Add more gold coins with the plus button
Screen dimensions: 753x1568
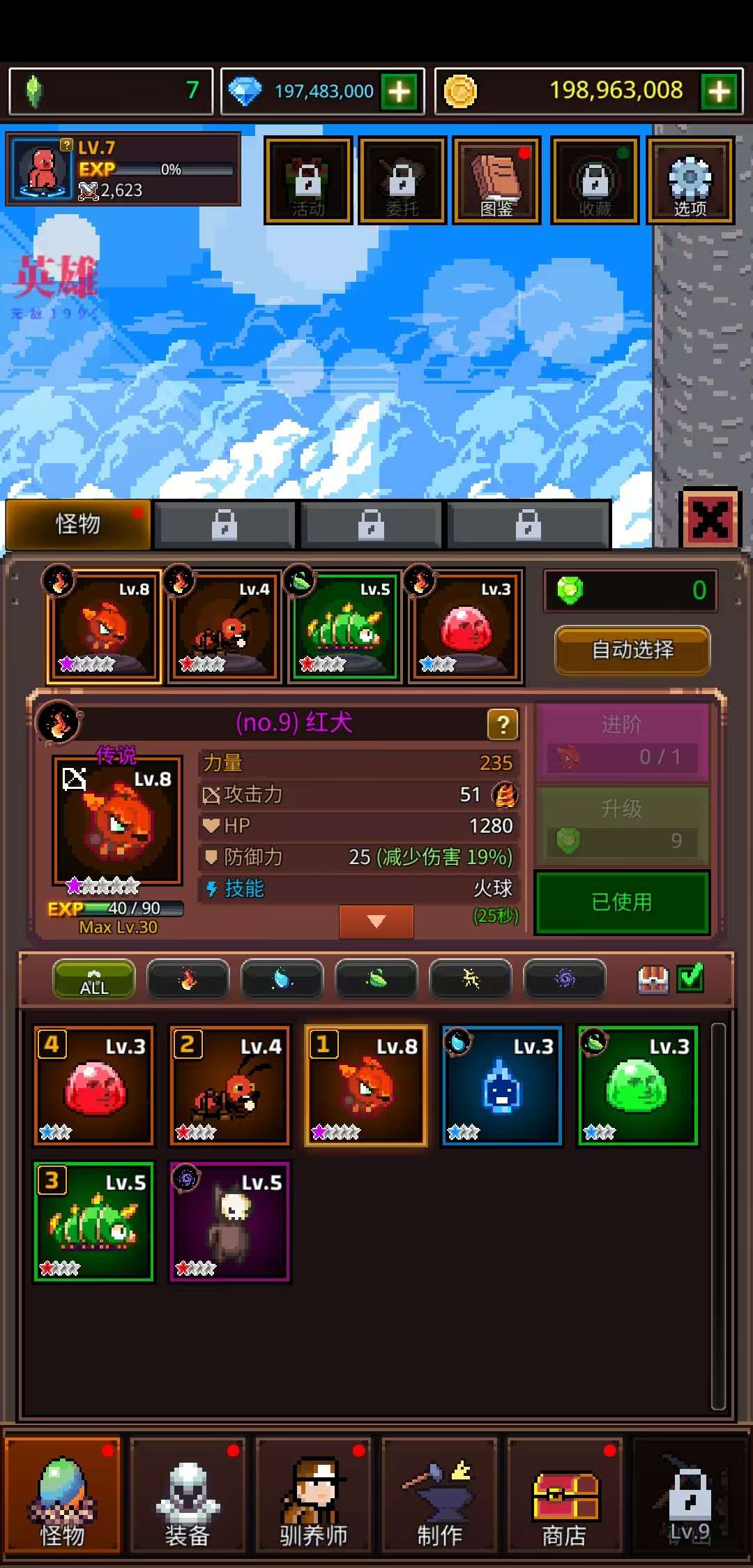point(720,91)
